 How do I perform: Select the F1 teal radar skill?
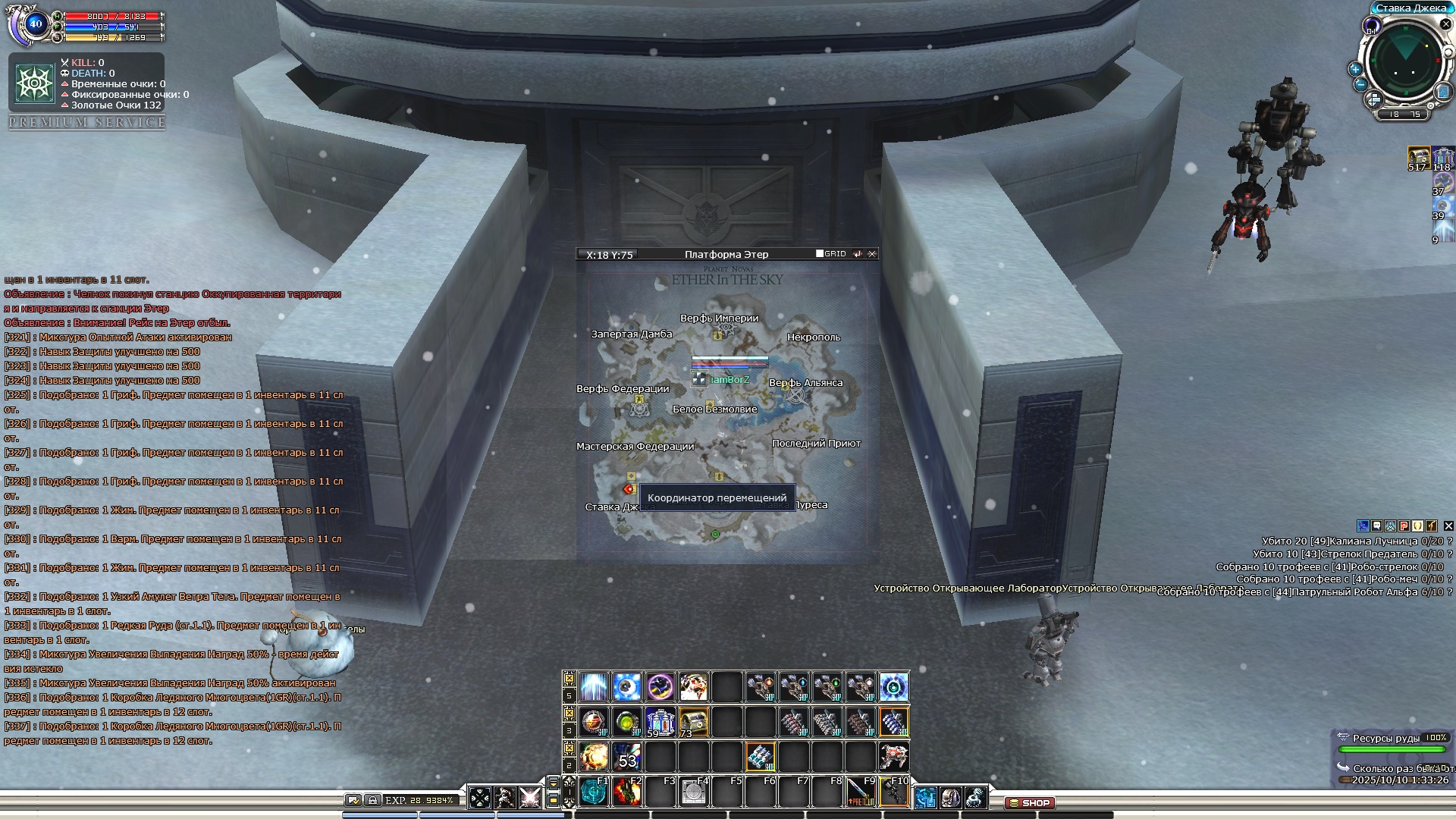coord(593,792)
